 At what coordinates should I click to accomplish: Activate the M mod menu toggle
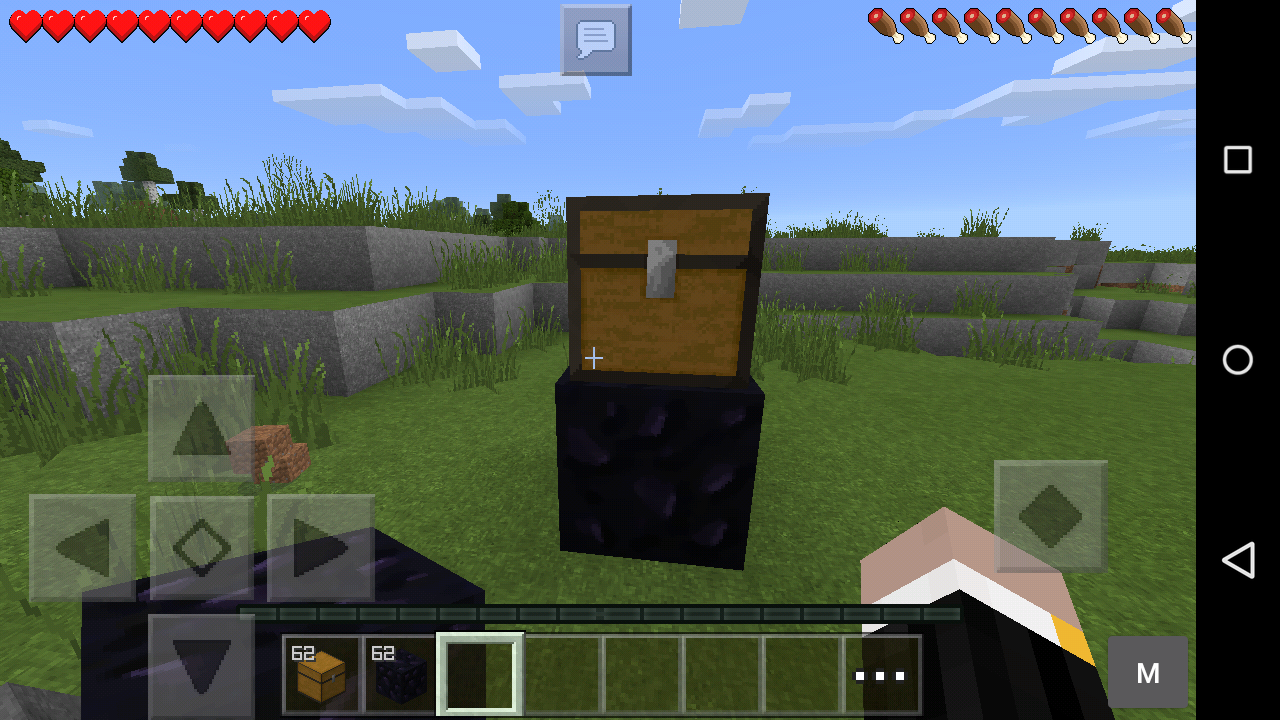(x=1147, y=671)
